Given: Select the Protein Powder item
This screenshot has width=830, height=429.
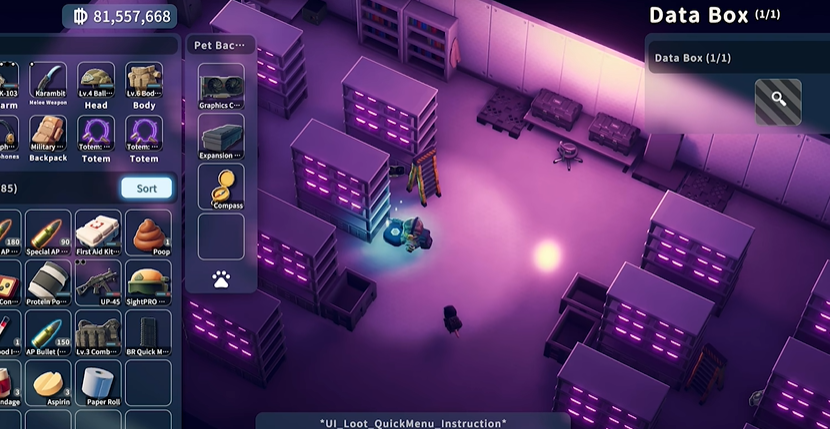Looking at the screenshot, I should pos(48,283).
